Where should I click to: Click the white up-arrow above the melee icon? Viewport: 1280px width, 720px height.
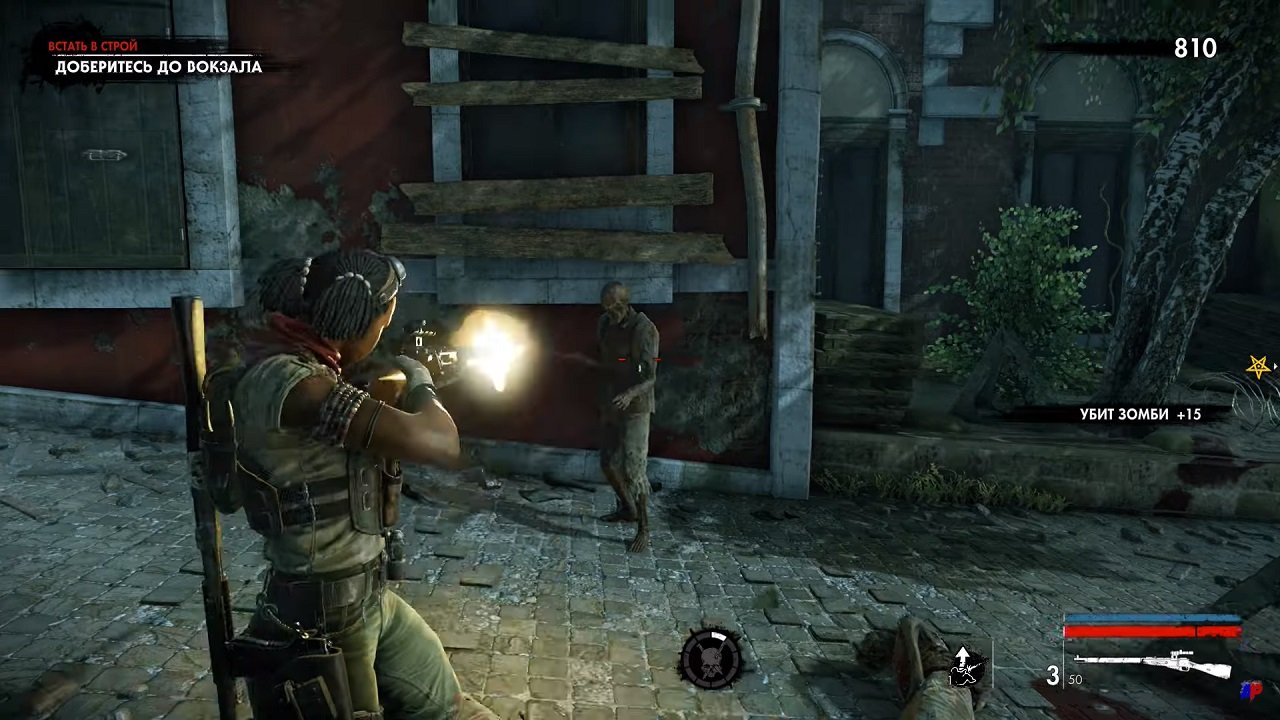[963, 653]
